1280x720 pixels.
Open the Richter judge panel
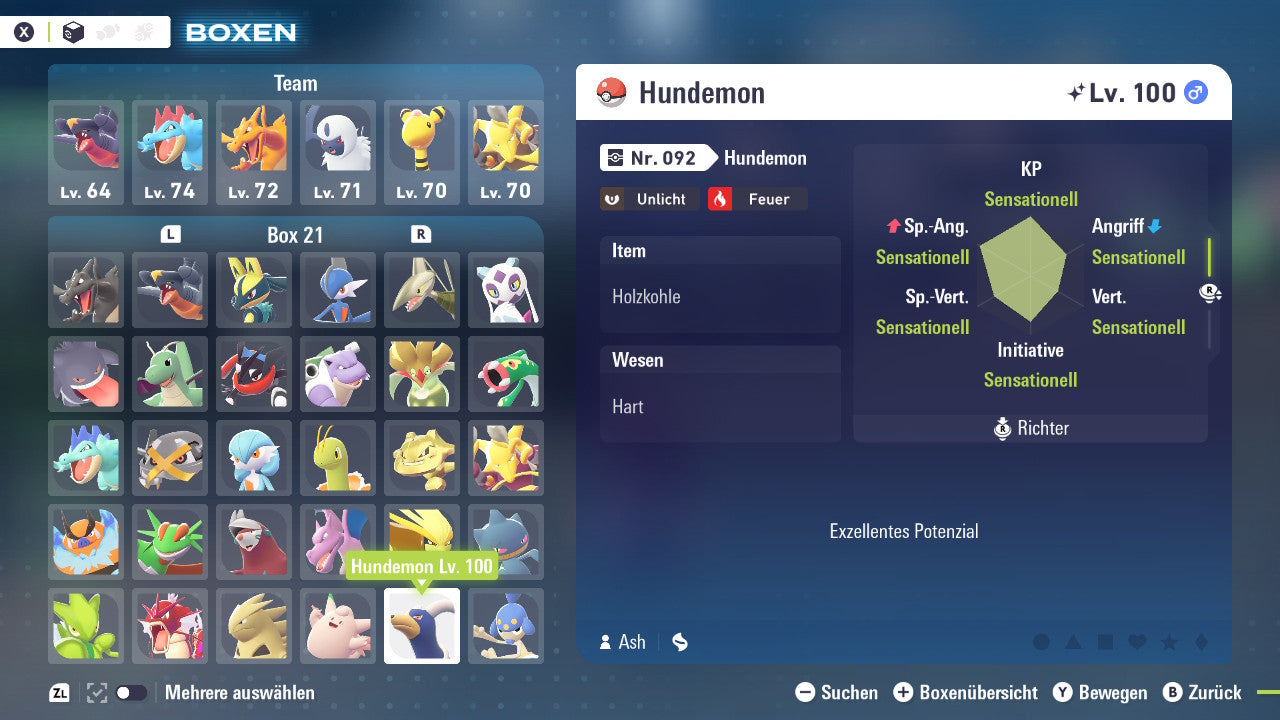pos(1029,428)
